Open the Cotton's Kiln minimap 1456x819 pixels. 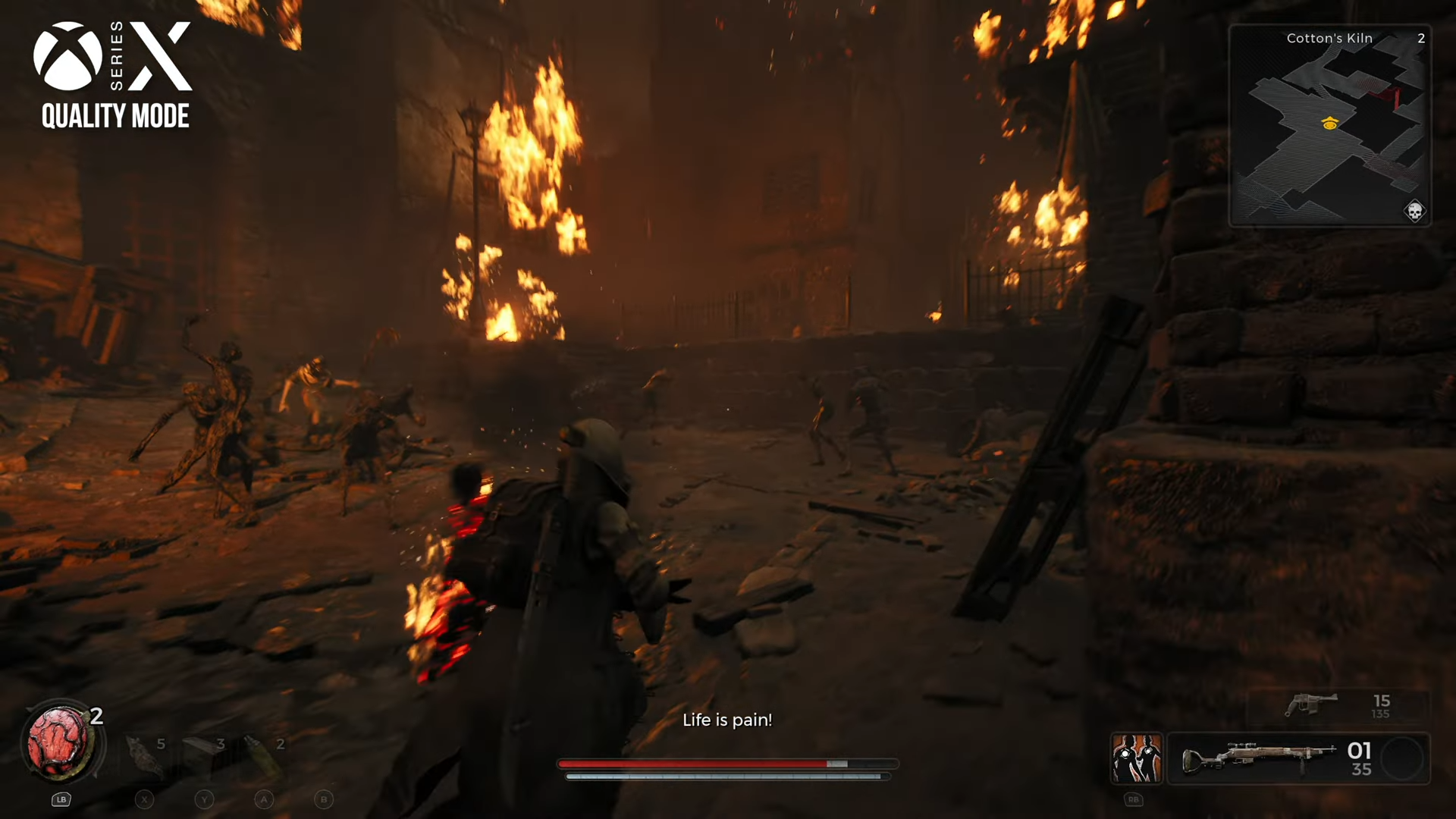coord(1329,126)
